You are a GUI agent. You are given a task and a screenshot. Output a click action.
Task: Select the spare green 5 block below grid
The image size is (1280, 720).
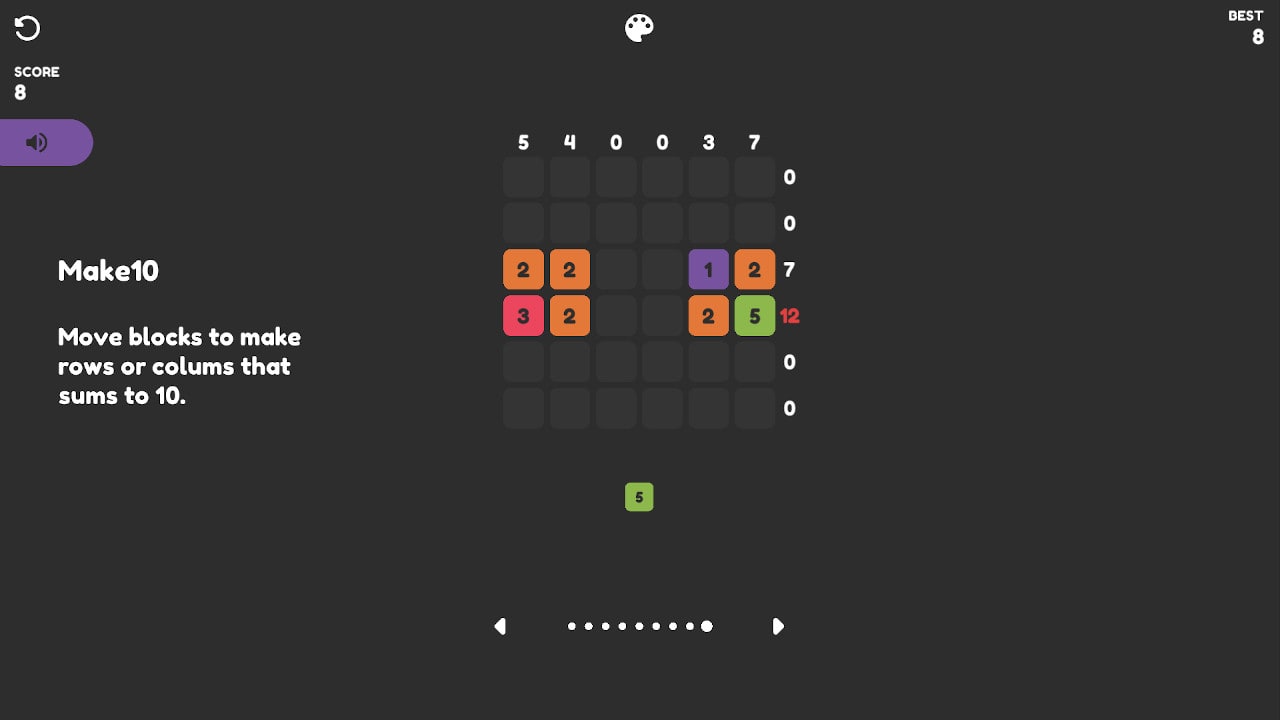[x=639, y=497]
